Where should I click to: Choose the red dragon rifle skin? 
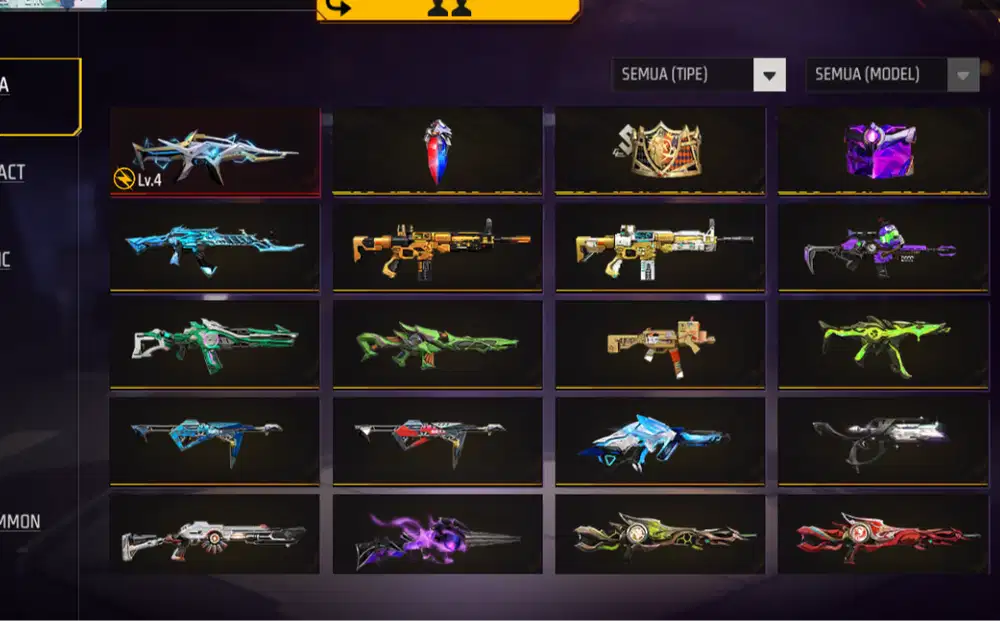(882, 534)
